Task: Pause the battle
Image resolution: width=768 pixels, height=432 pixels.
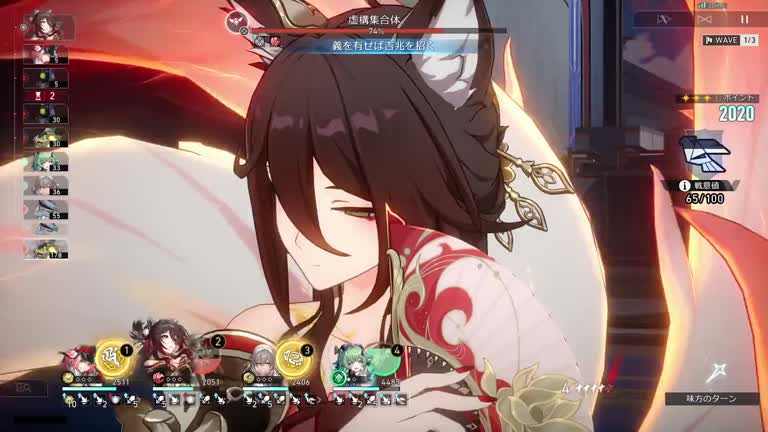Action: 744,19
